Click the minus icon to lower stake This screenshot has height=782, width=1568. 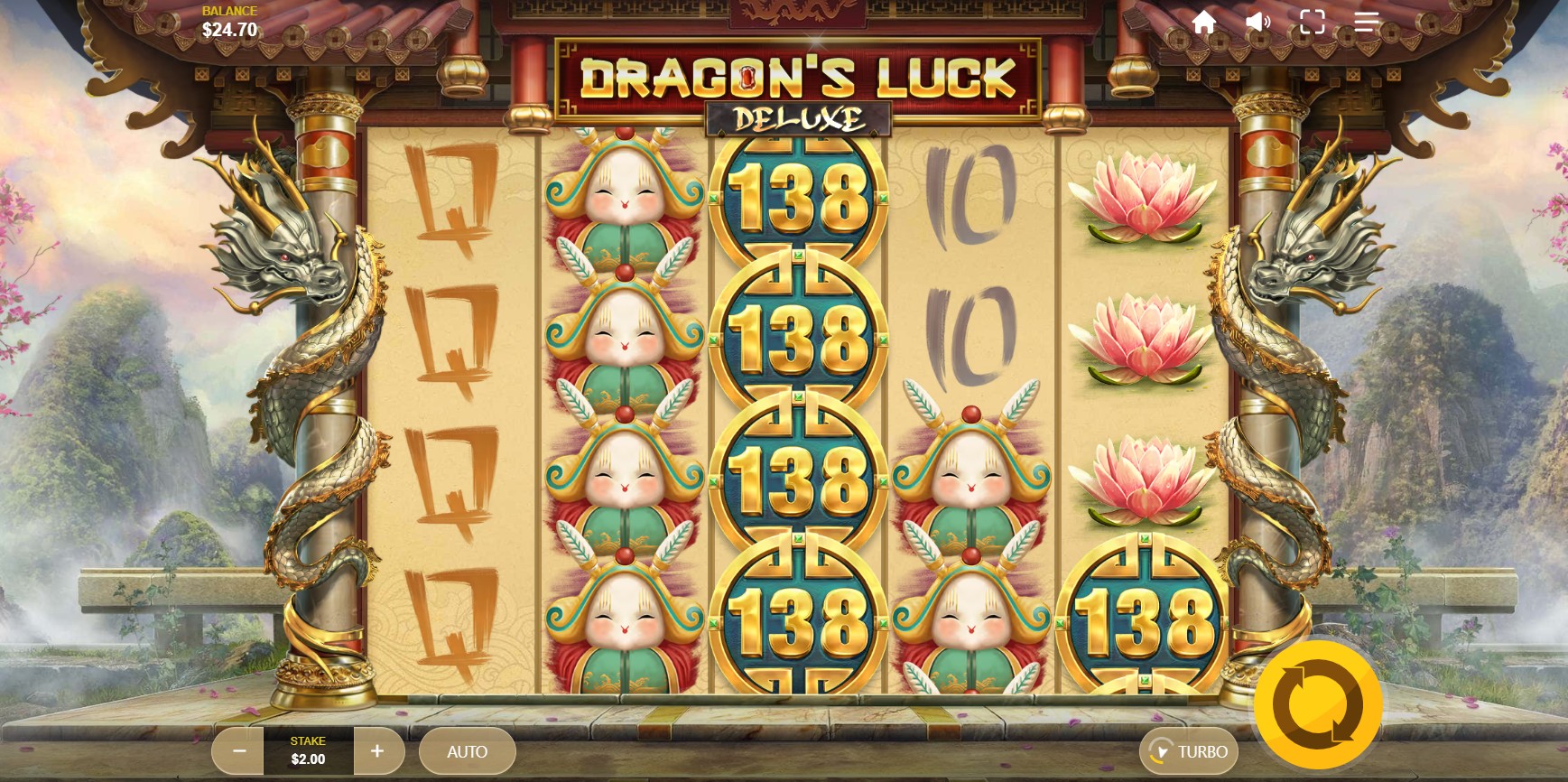point(237,750)
